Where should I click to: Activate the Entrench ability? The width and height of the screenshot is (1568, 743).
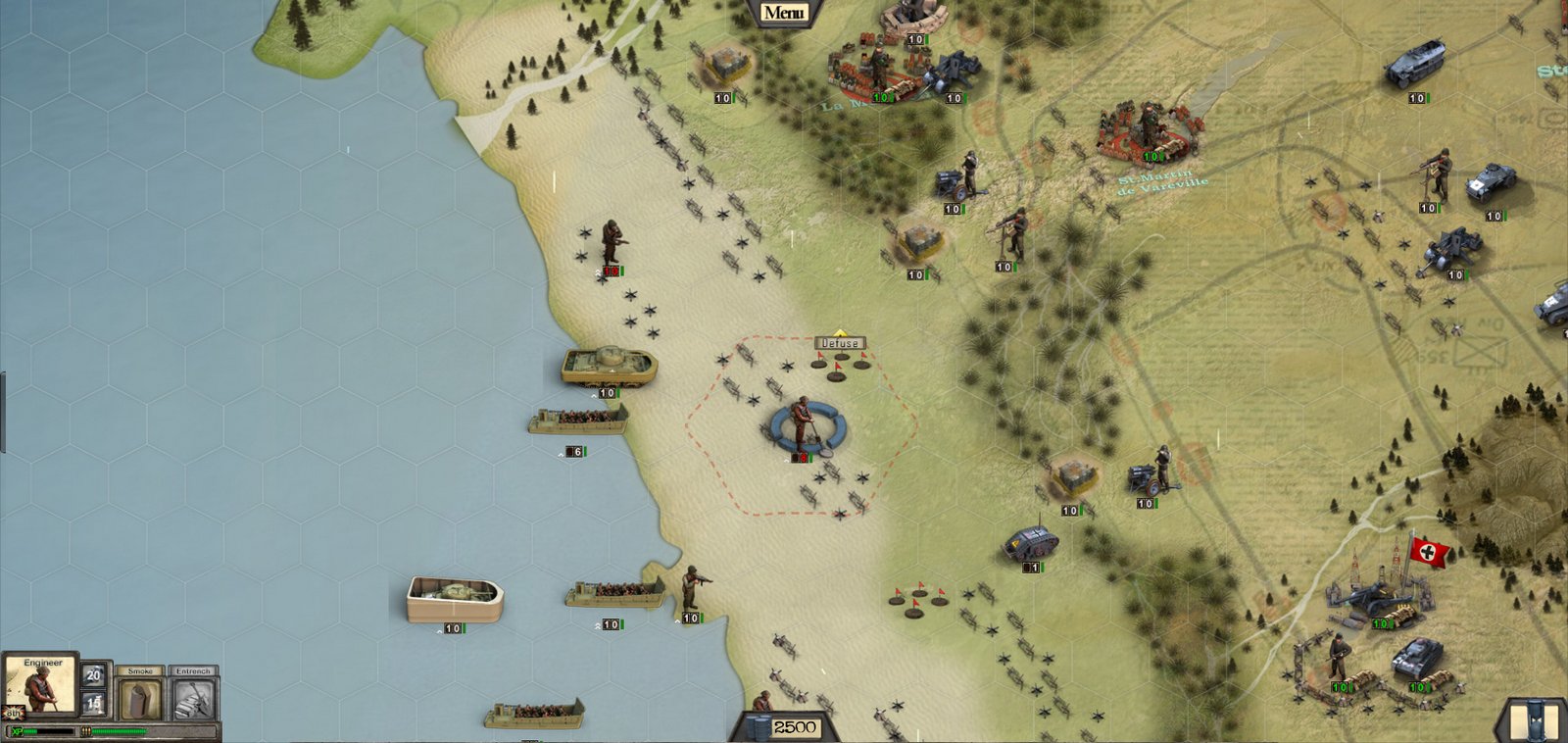click(x=193, y=698)
